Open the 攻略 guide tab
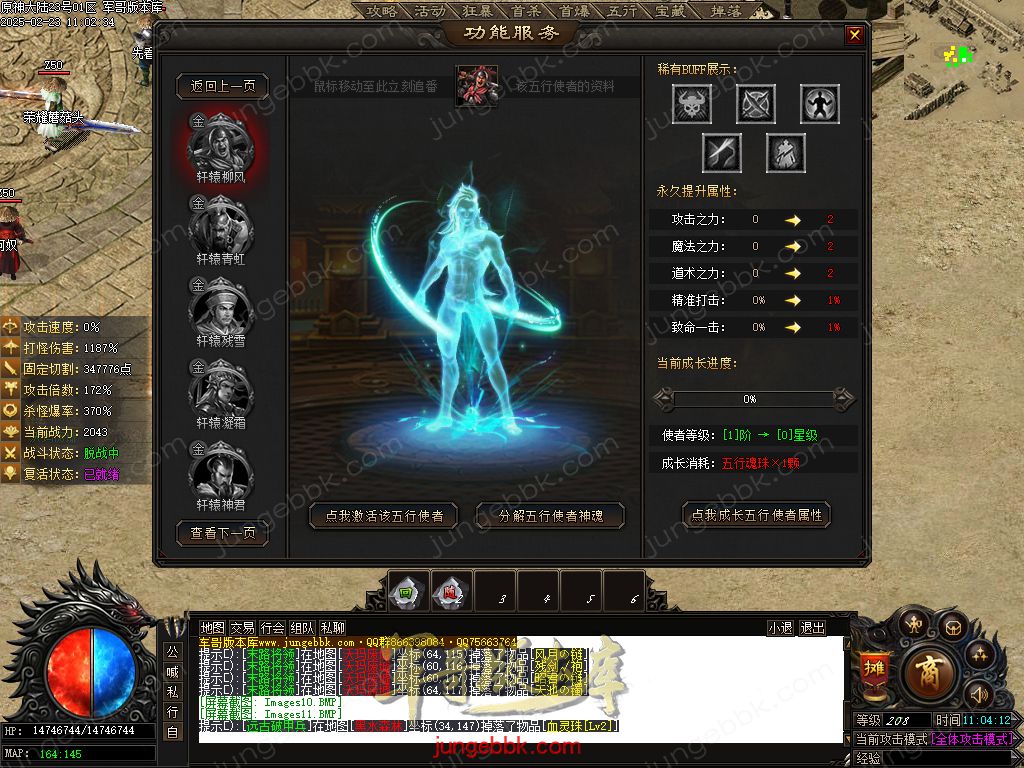Viewport: 1024px width, 768px height. (x=382, y=11)
